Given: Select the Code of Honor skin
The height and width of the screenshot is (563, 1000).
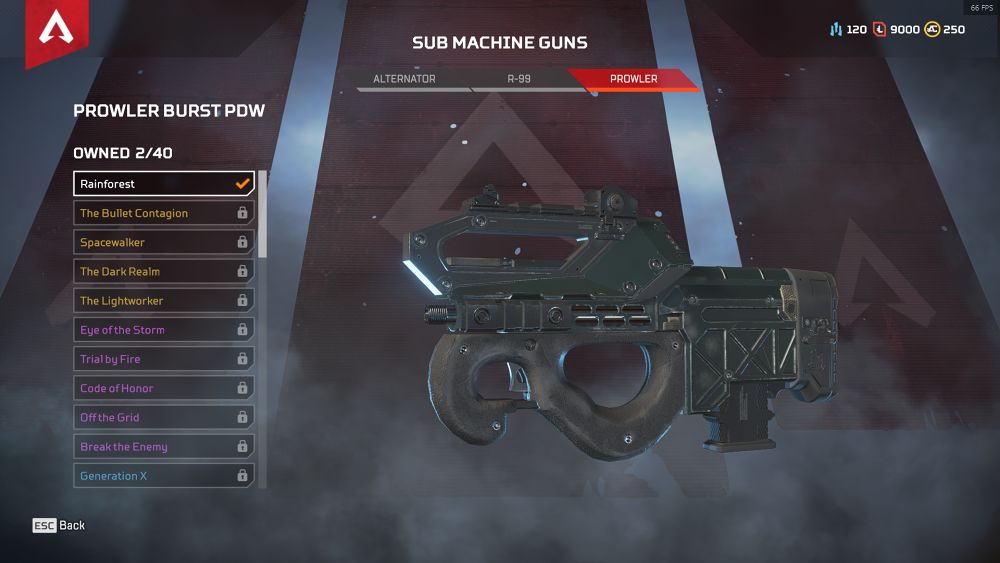Looking at the screenshot, I should (164, 388).
